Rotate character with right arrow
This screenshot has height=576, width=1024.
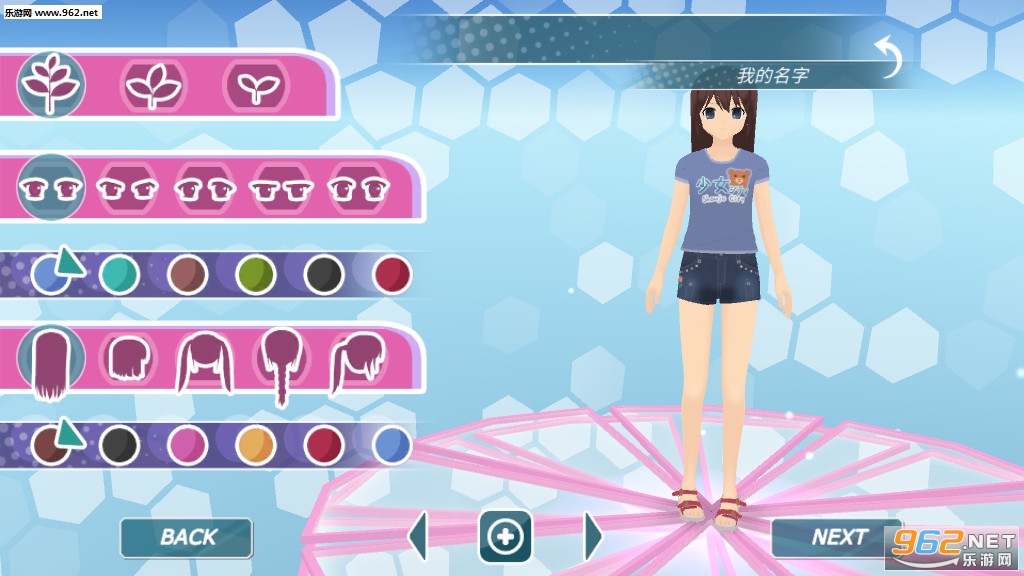click(x=593, y=537)
